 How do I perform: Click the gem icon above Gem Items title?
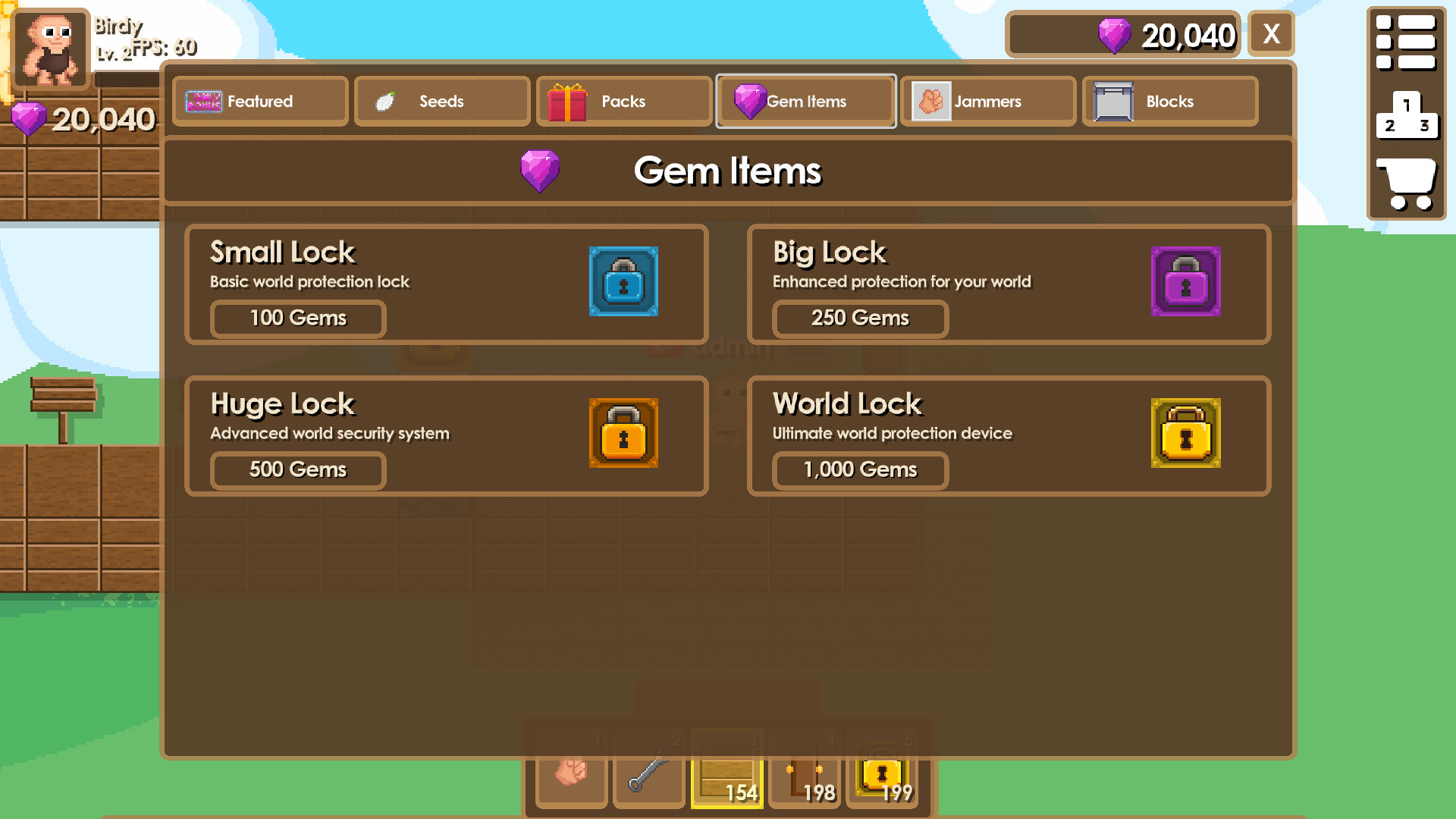[540, 171]
